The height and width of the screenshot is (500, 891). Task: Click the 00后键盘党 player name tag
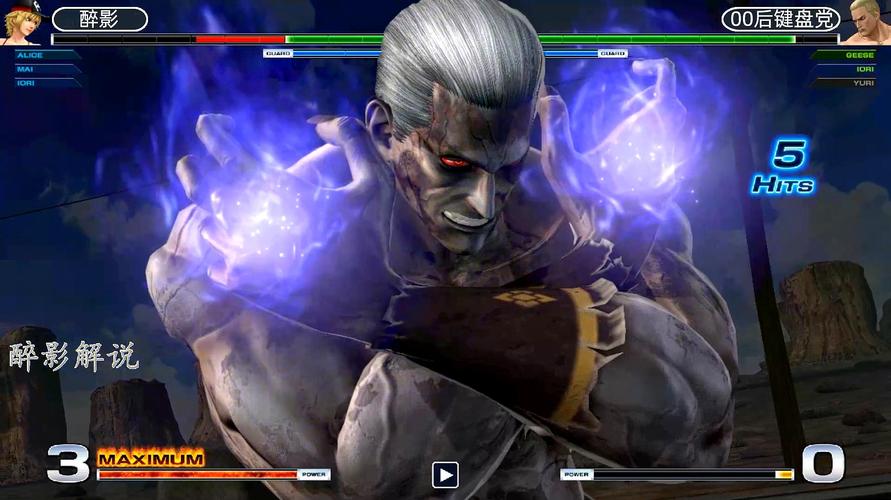pos(780,19)
